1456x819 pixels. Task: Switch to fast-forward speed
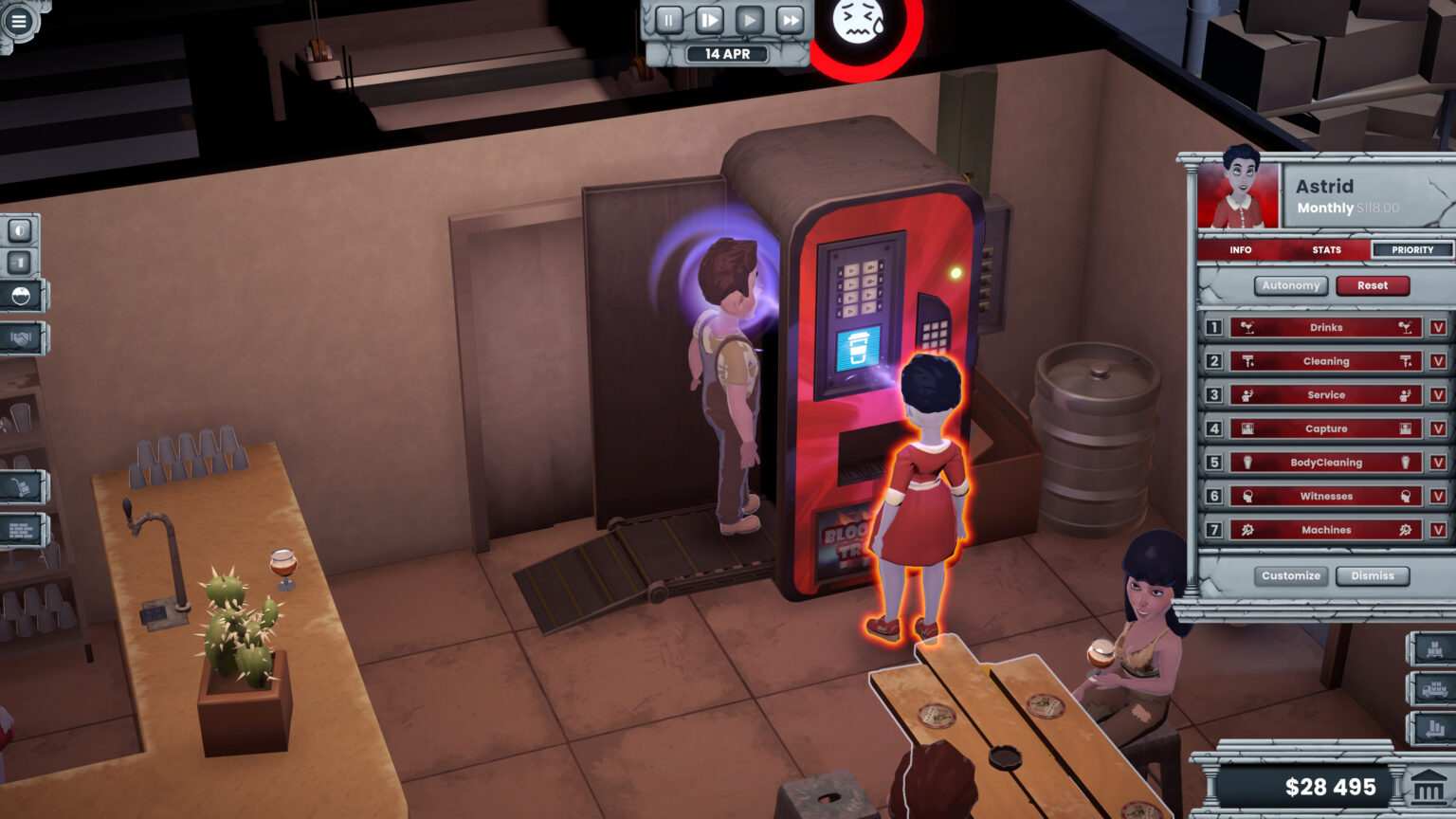[789, 20]
